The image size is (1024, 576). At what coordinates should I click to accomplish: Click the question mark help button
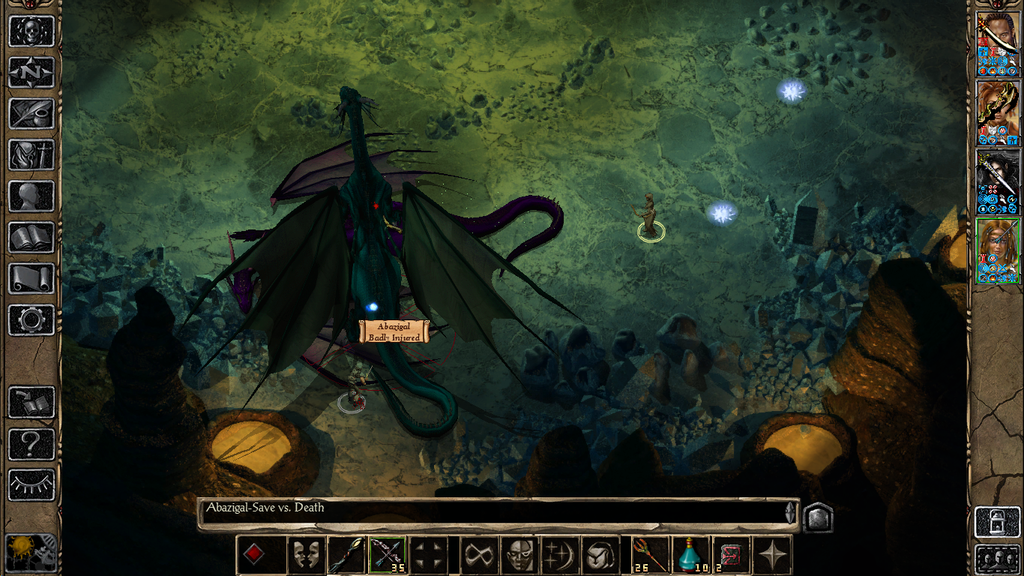pos(31,443)
